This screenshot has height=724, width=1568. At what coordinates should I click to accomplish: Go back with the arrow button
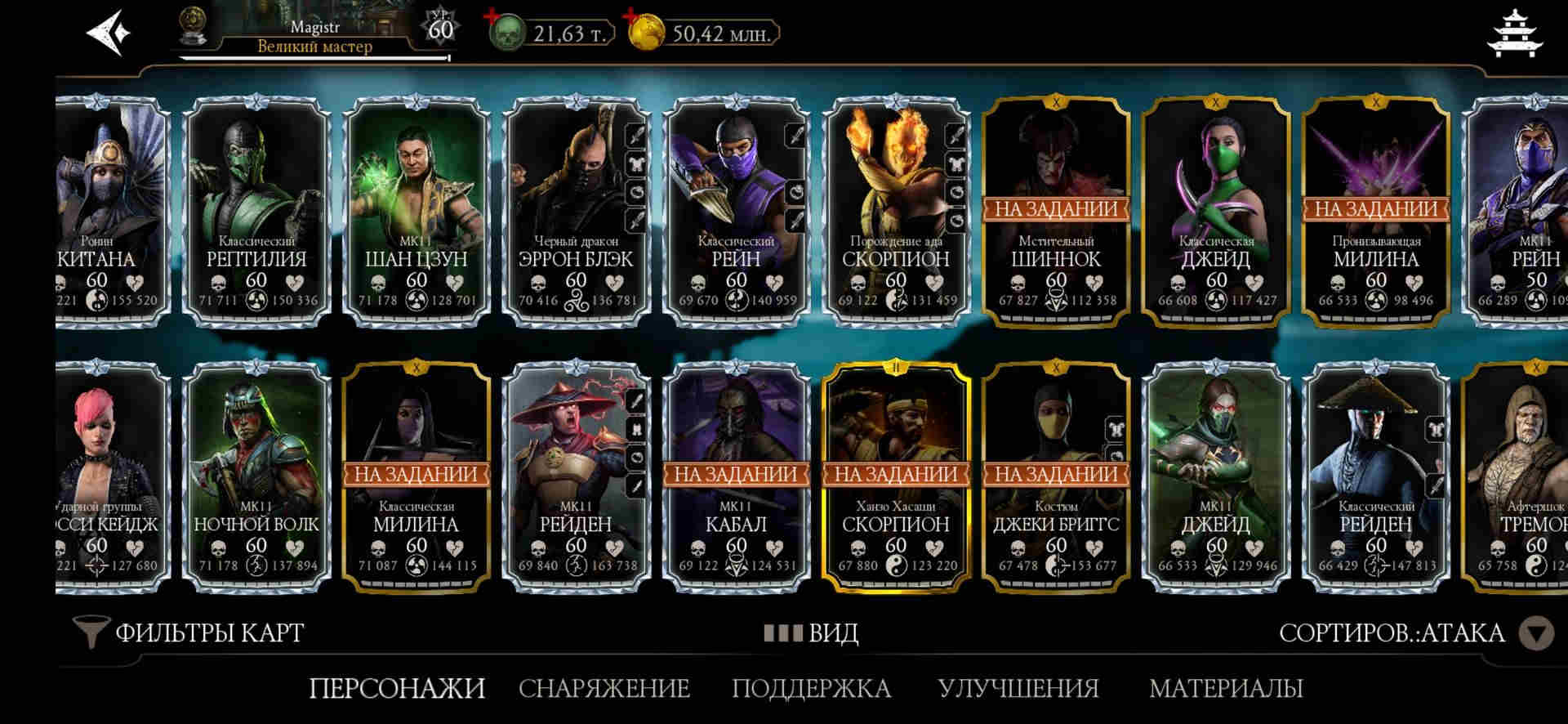(108, 33)
